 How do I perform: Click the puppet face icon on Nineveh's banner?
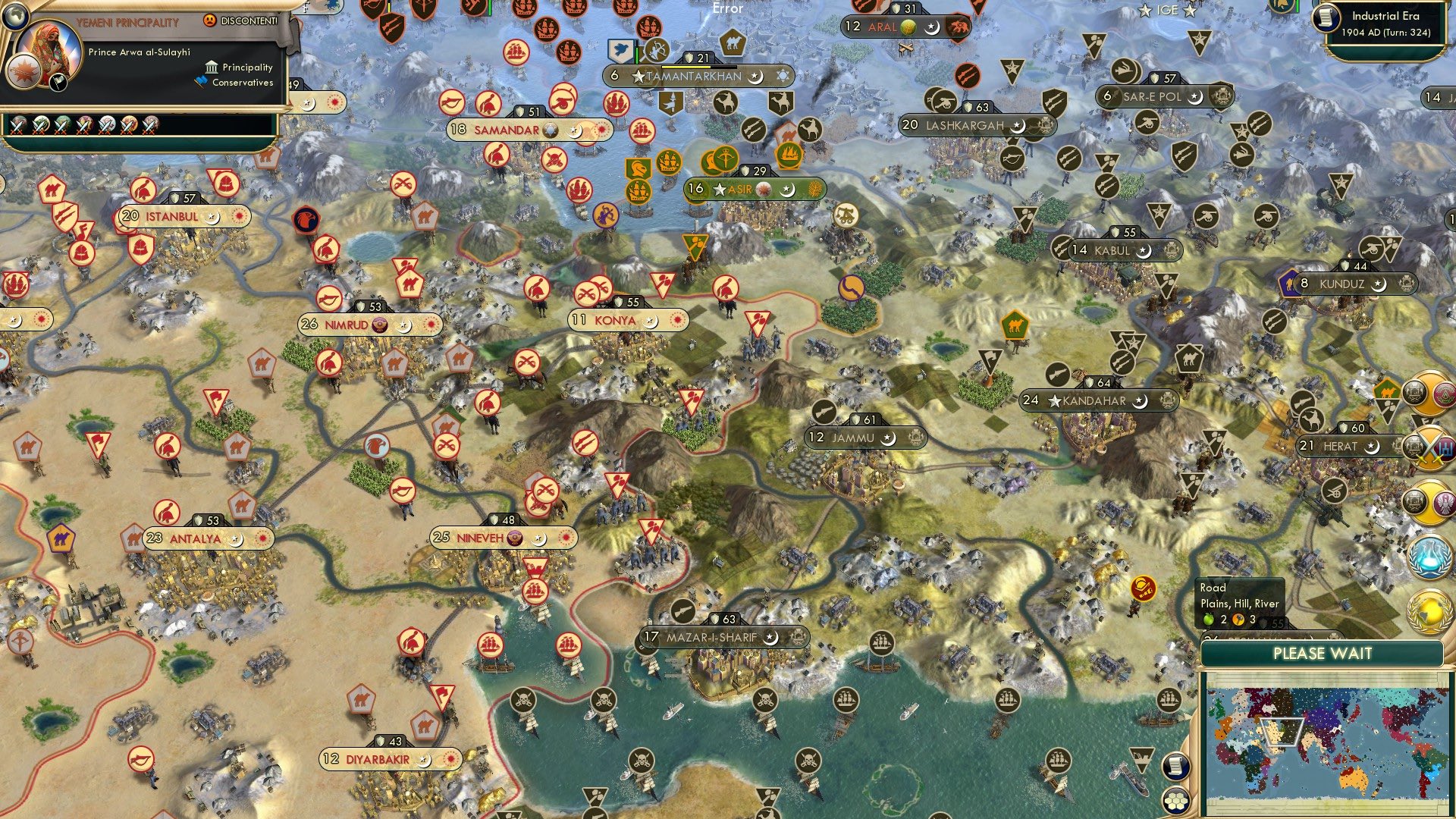[516, 537]
